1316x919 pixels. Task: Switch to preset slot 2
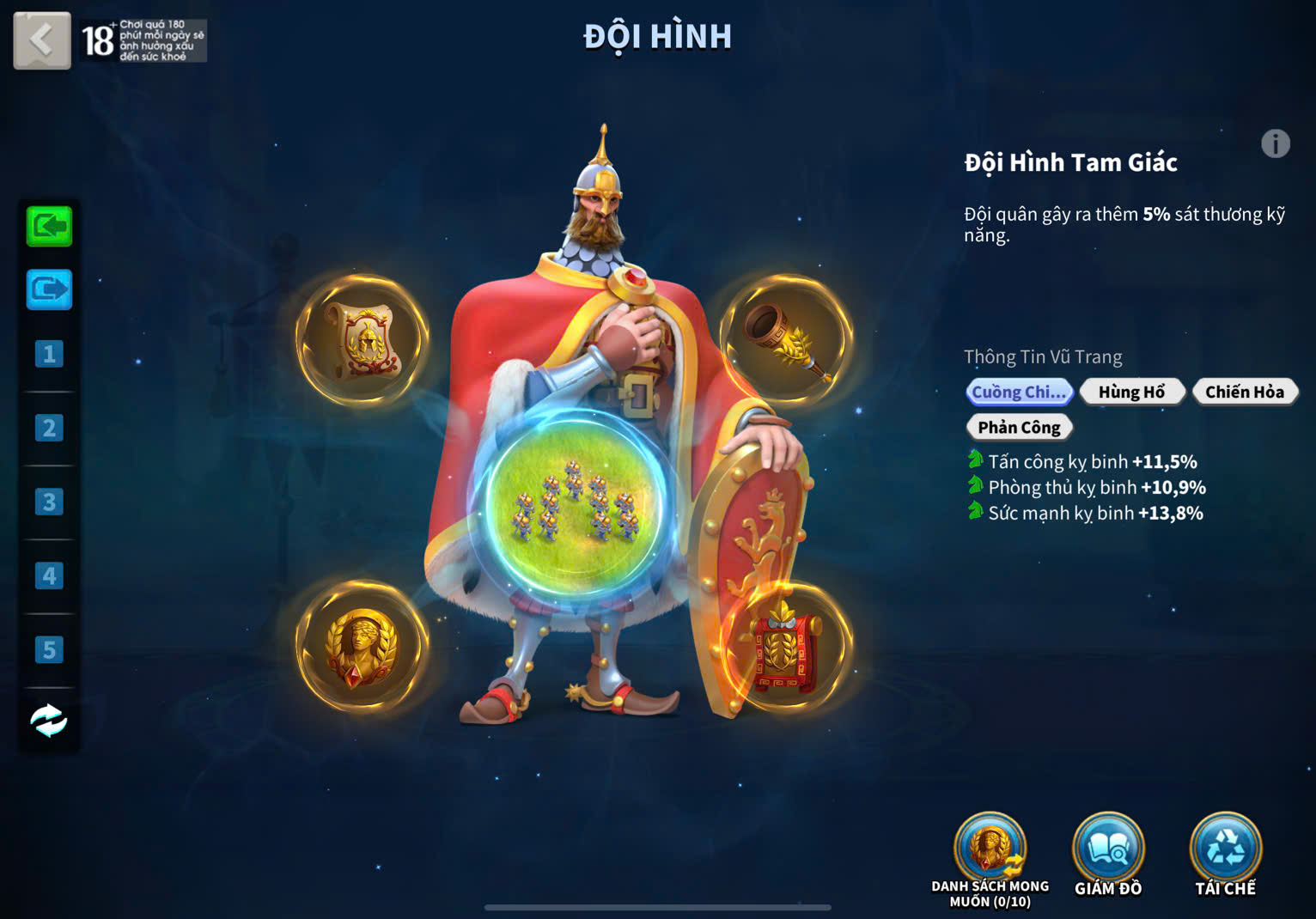pos(49,428)
